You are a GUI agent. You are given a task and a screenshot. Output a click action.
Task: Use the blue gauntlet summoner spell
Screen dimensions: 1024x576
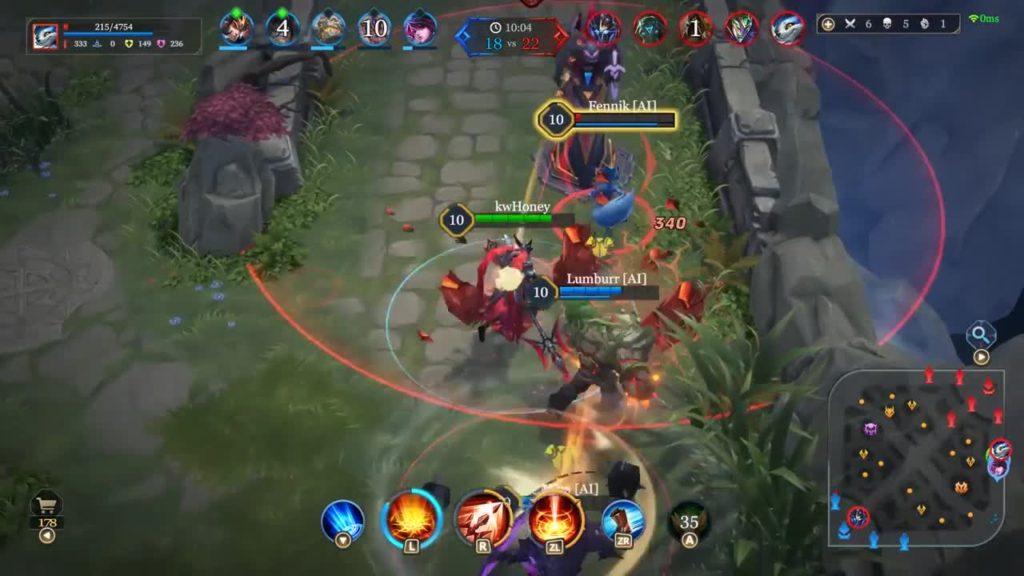(x=622, y=521)
